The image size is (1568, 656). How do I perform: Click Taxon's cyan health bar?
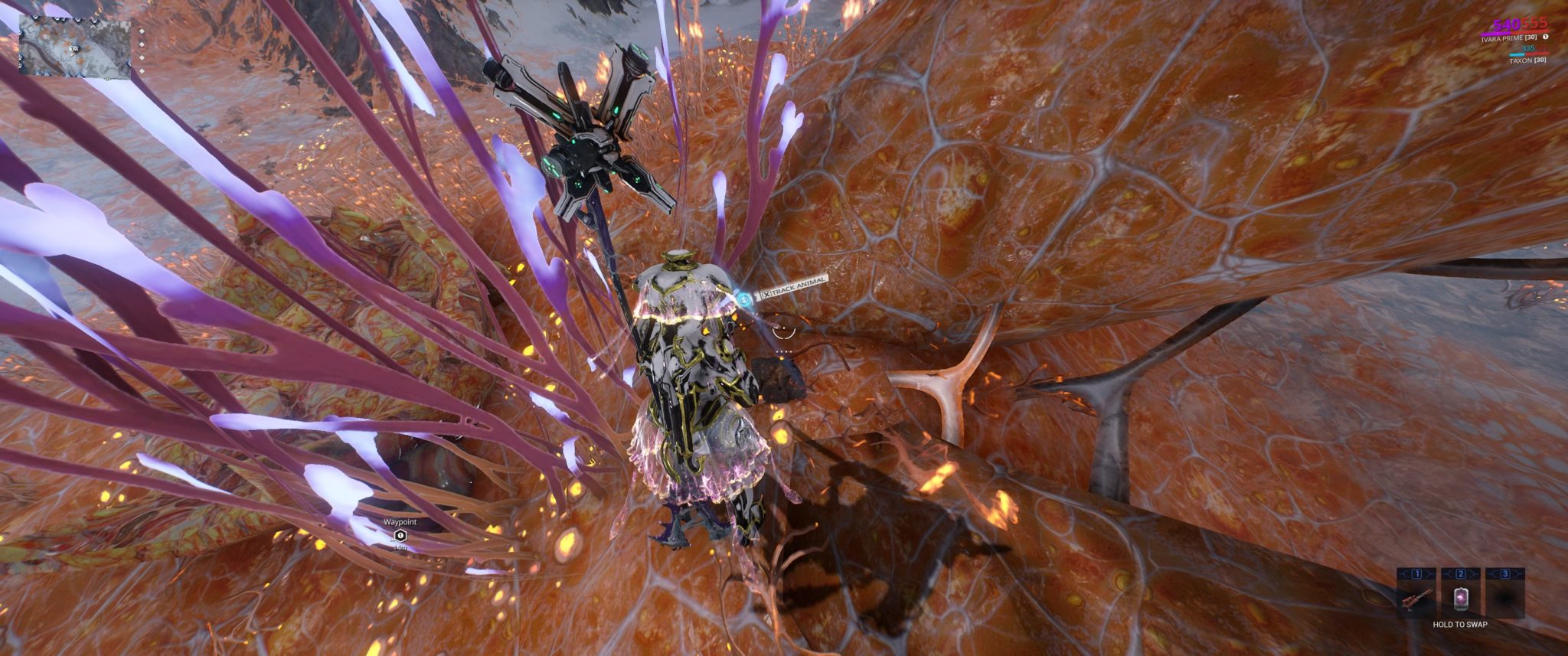coord(1517,54)
